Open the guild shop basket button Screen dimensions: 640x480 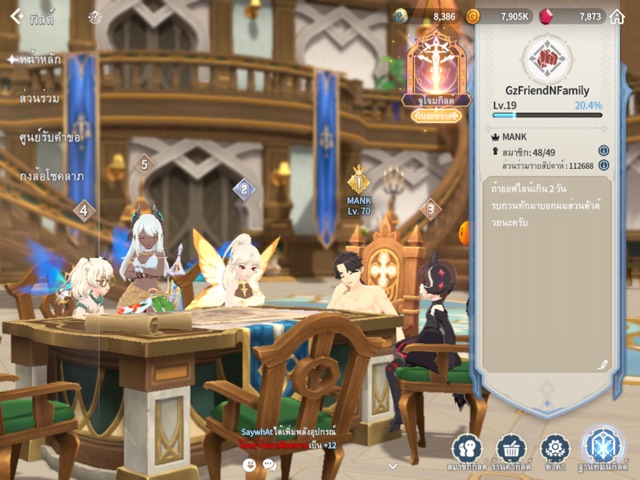[510, 449]
